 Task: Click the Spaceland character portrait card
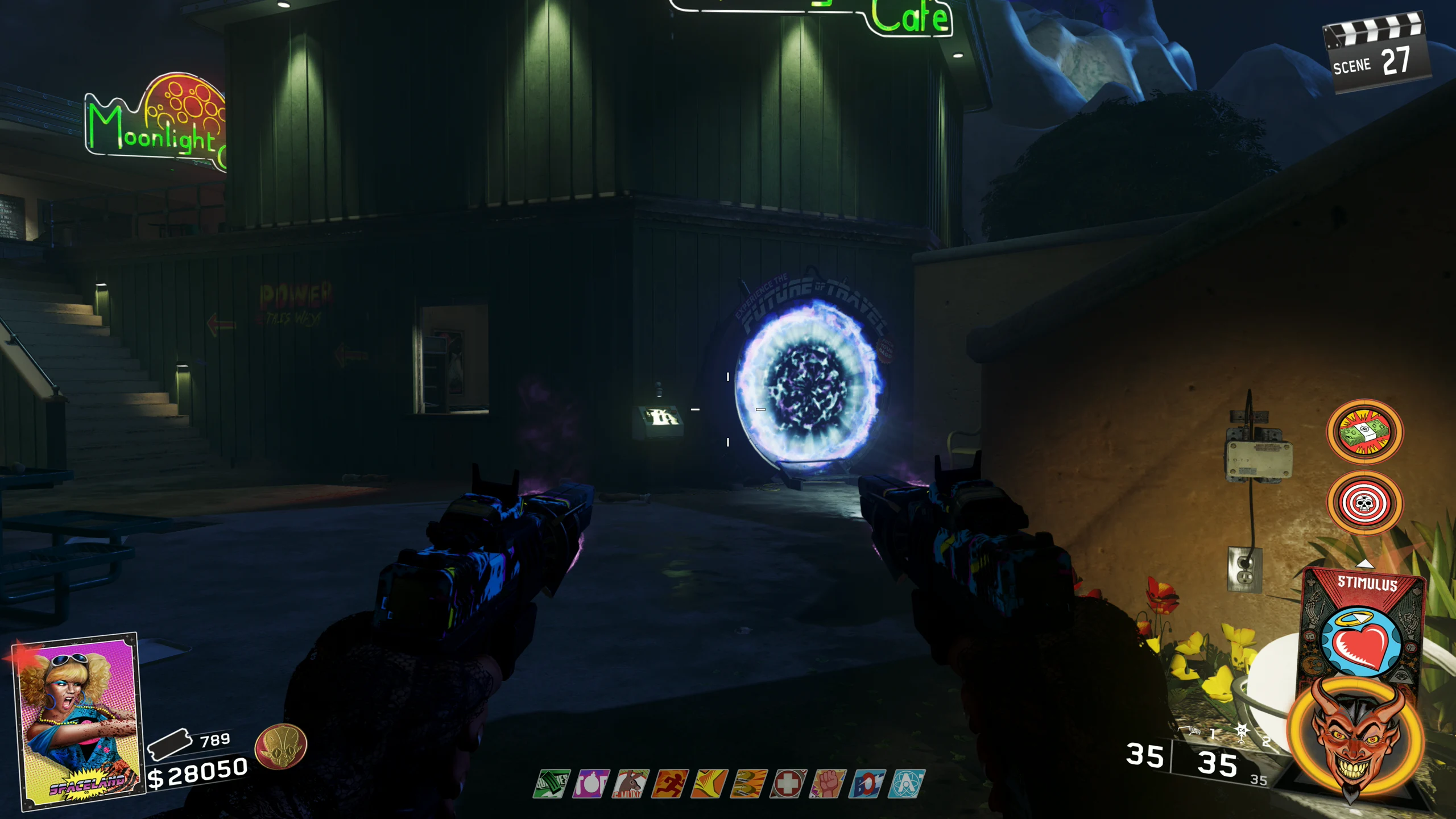coord(77,719)
